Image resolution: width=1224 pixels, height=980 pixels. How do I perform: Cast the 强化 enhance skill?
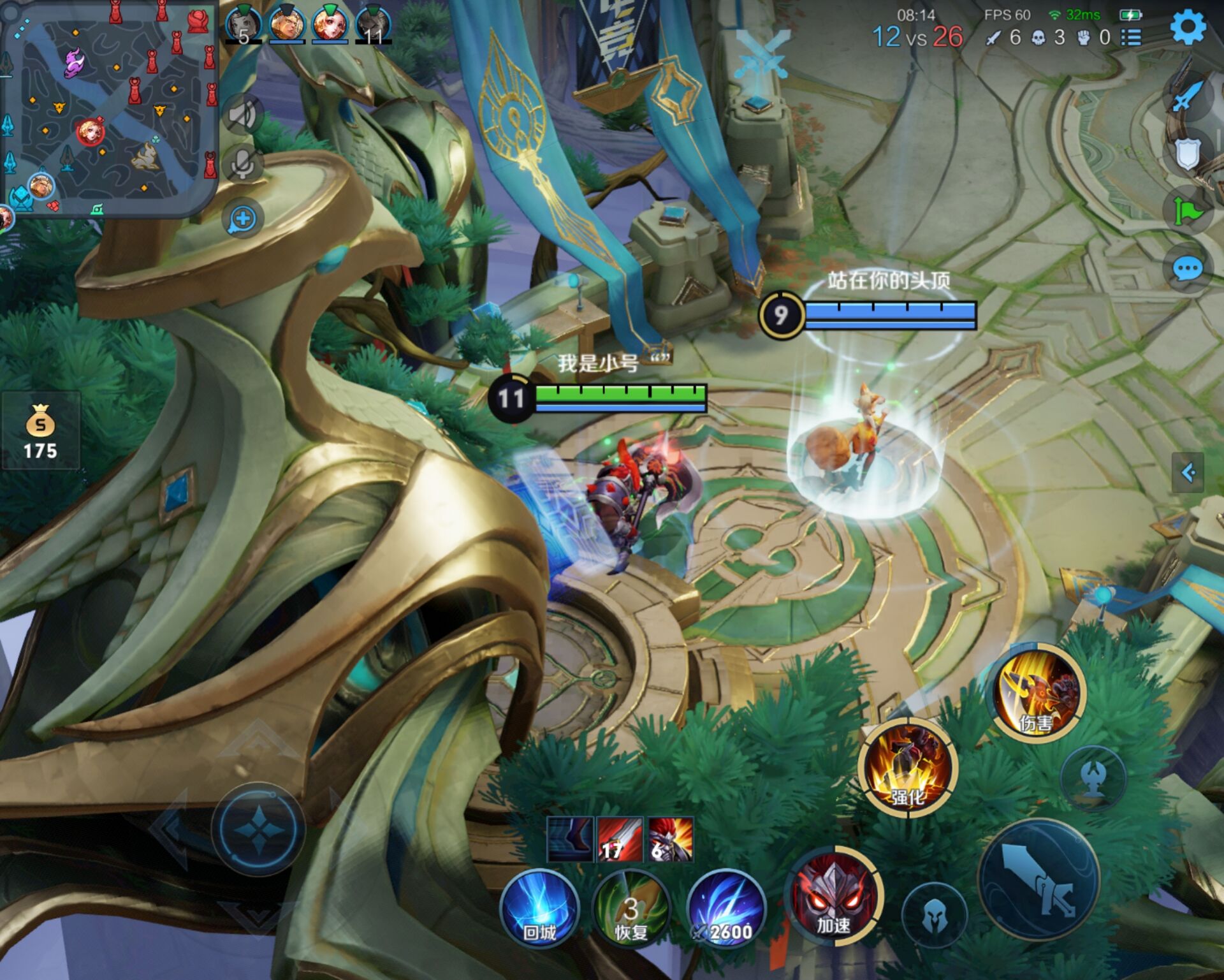click(x=907, y=767)
